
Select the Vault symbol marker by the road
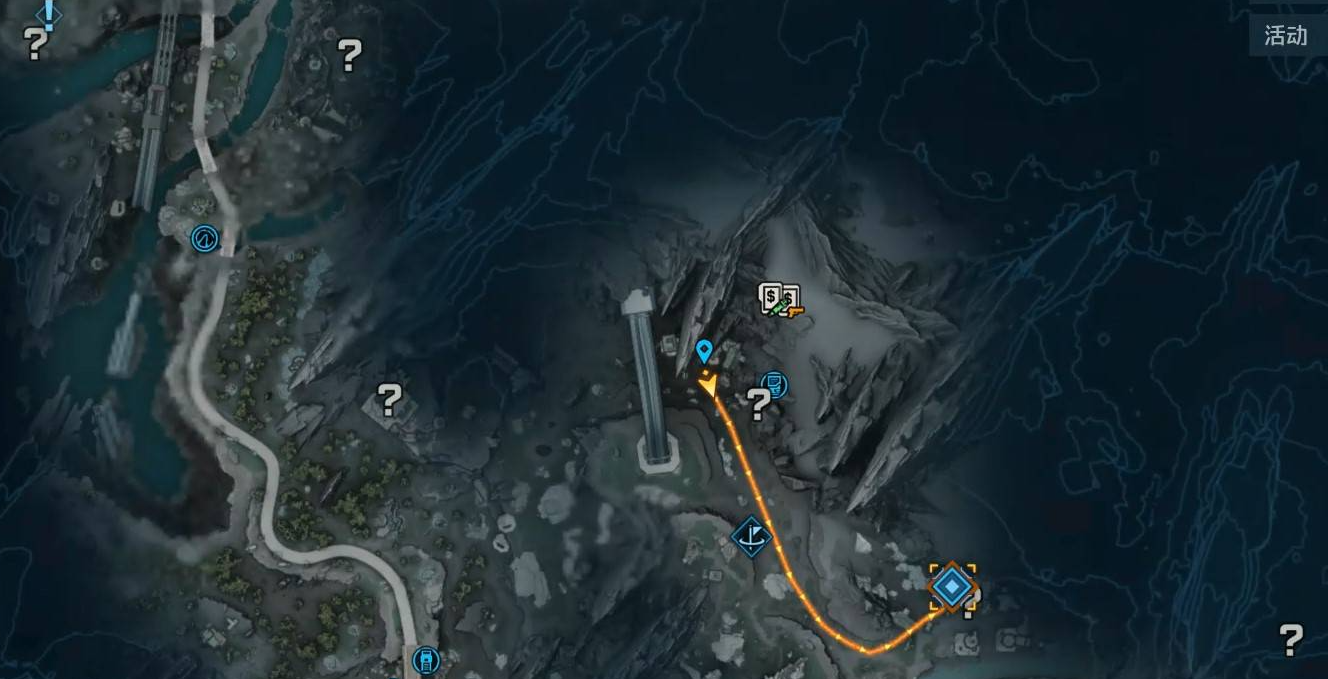pos(205,238)
